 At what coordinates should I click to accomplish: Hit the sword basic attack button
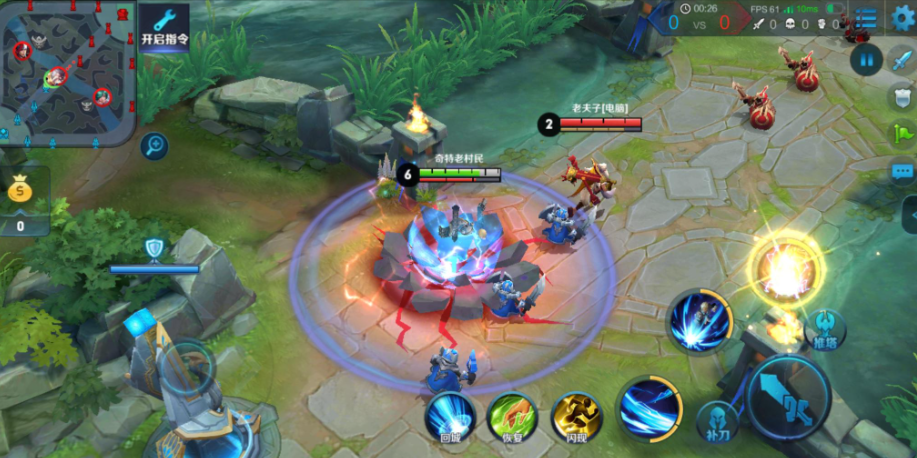tap(789, 397)
